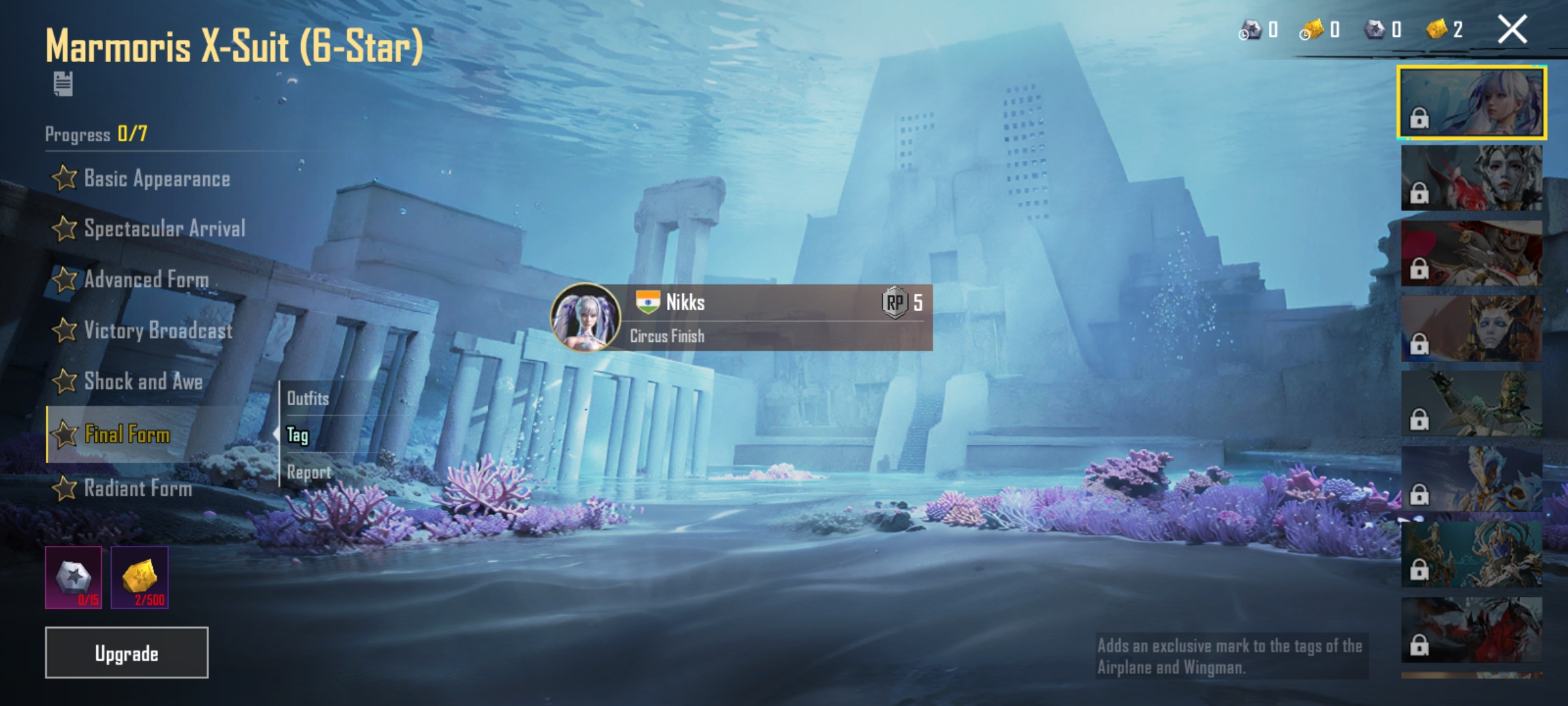Pick the Radiant Form level
The height and width of the screenshot is (706, 1568).
[x=123, y=488]
